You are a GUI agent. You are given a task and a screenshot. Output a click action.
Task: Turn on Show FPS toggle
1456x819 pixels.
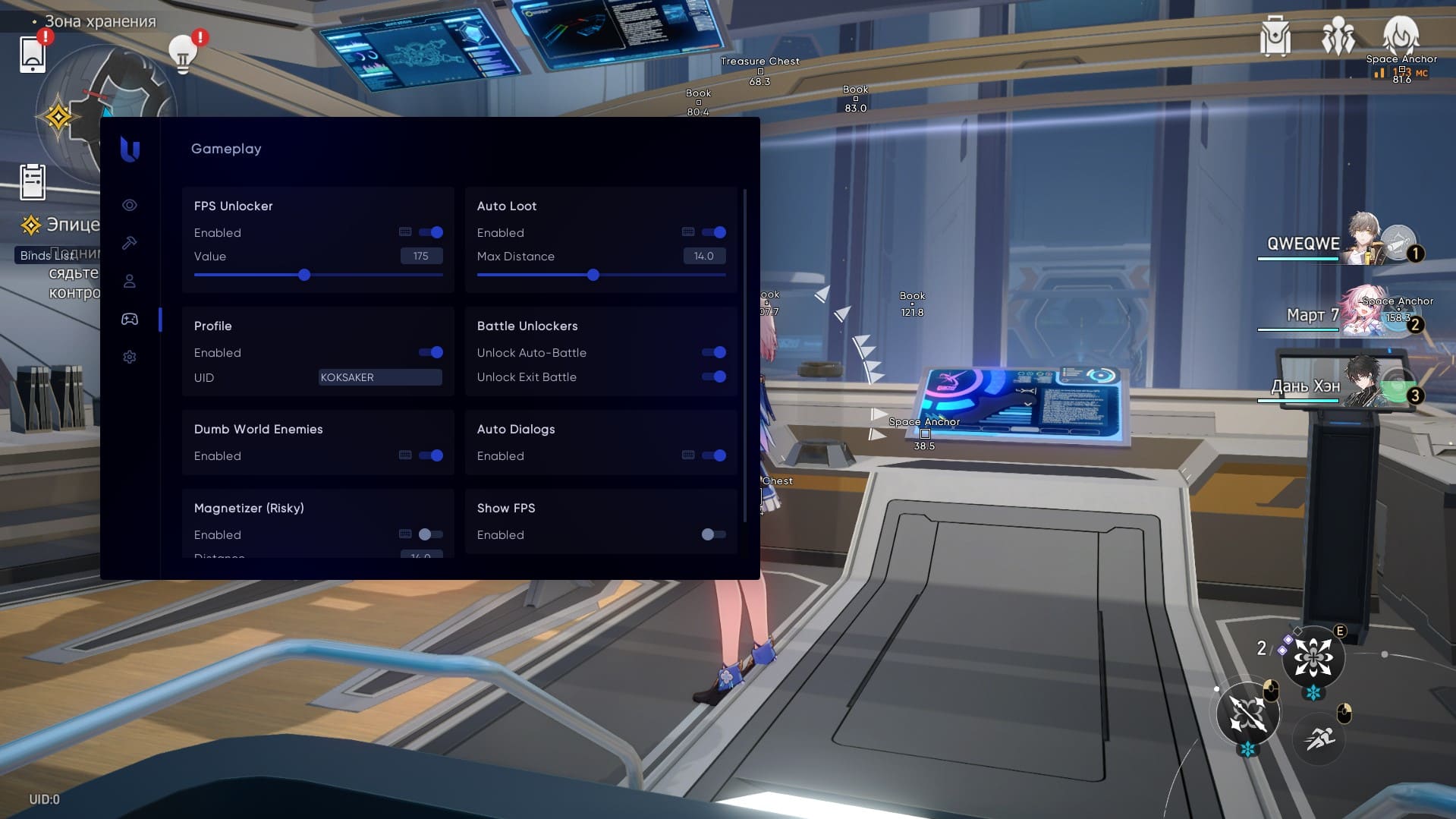714,534
